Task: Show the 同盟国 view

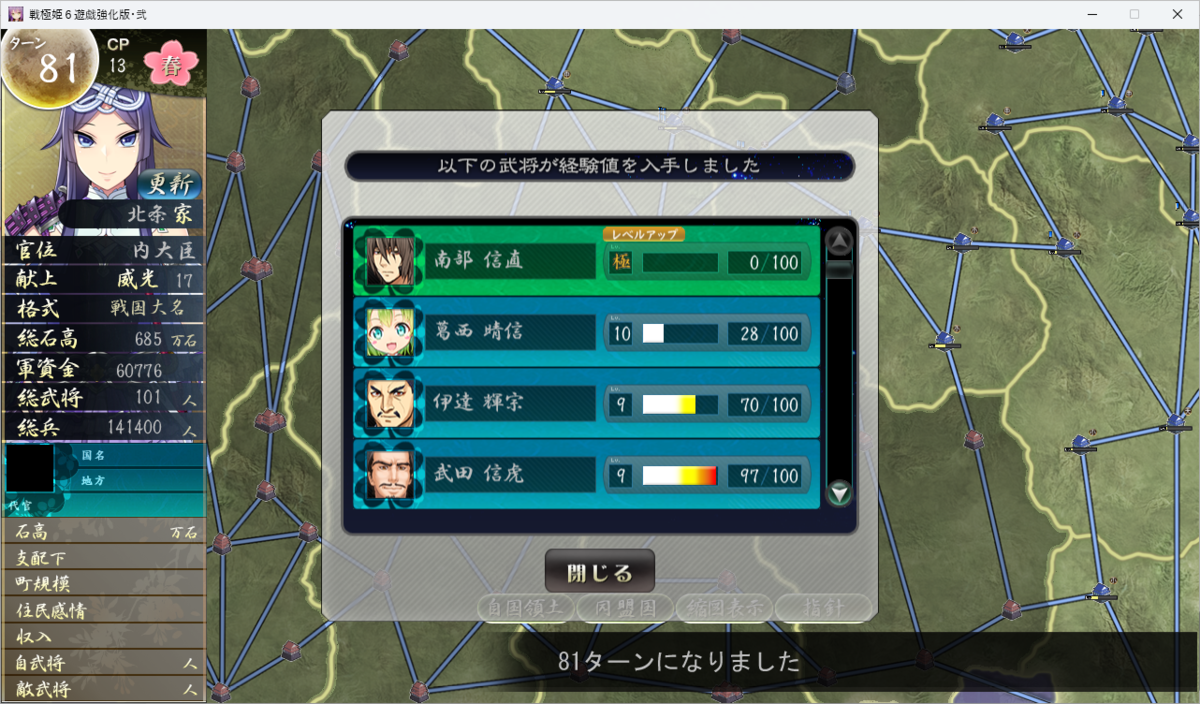Action: pyautogui.click(x=624, y=606)
